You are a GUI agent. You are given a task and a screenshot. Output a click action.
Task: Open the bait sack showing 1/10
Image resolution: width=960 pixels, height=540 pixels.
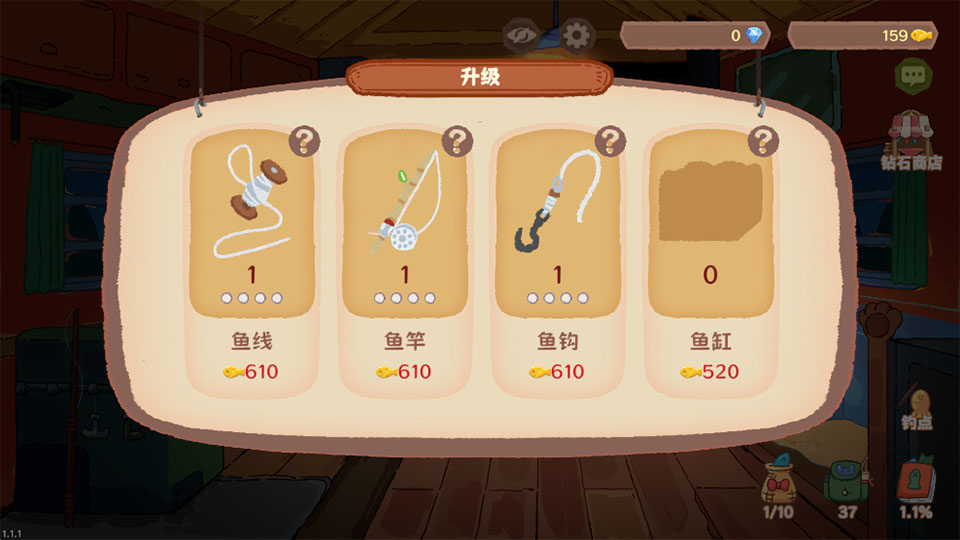[778, 488]
